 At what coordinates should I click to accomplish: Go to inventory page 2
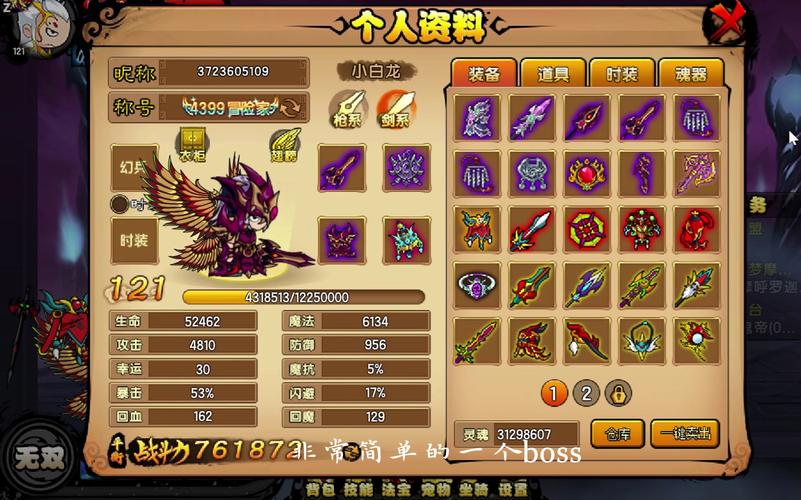[586, 393]
